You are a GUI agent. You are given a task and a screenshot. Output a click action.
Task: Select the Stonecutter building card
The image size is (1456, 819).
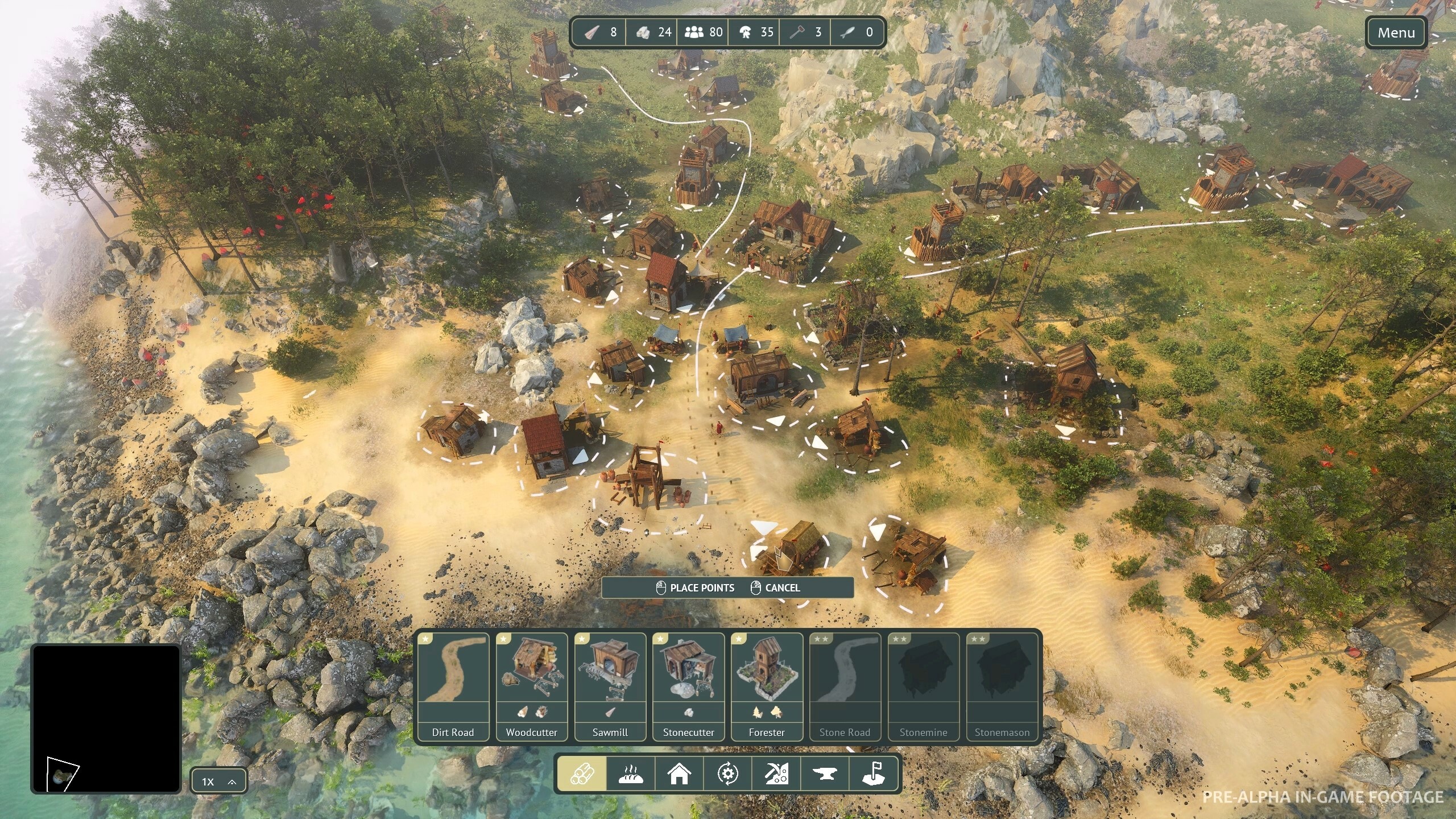688,686
